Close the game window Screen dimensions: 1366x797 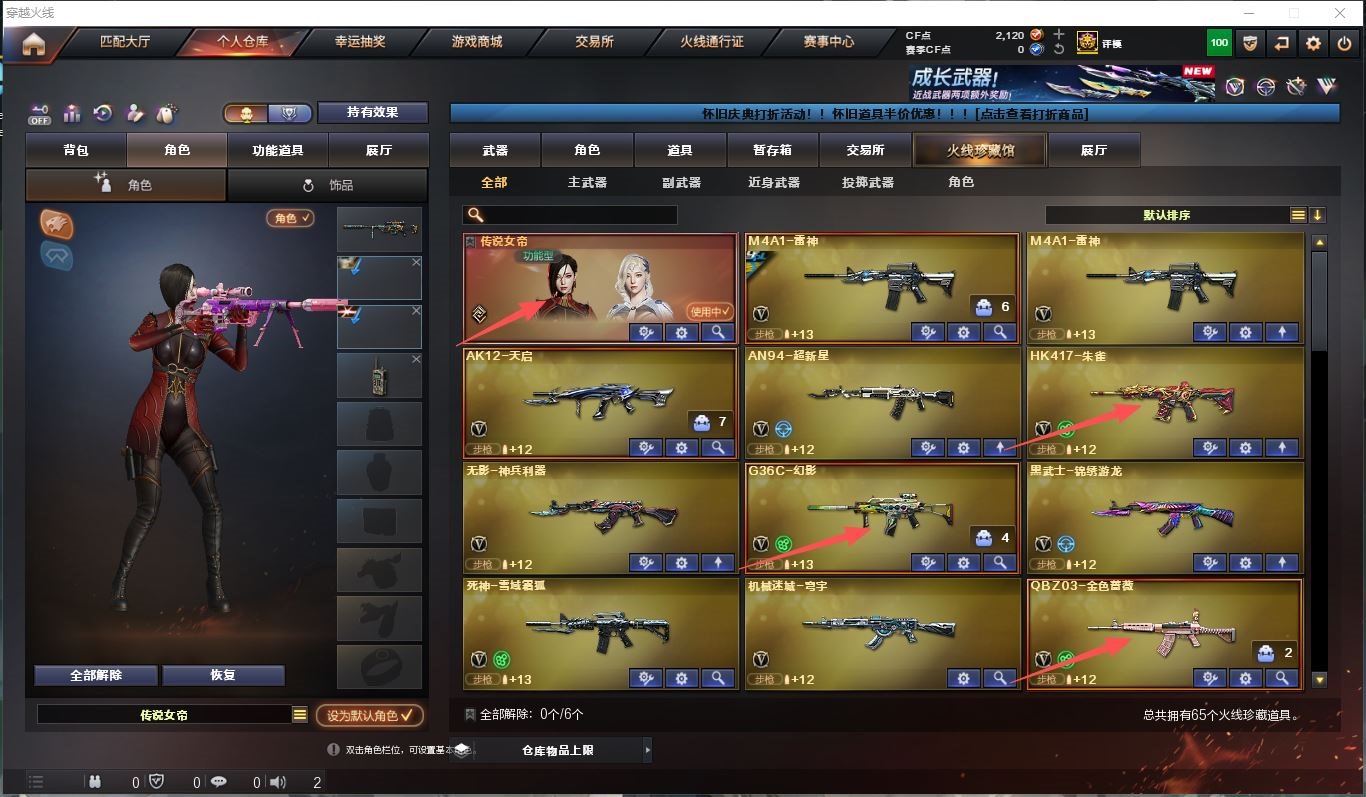(x=1340, y=13)
